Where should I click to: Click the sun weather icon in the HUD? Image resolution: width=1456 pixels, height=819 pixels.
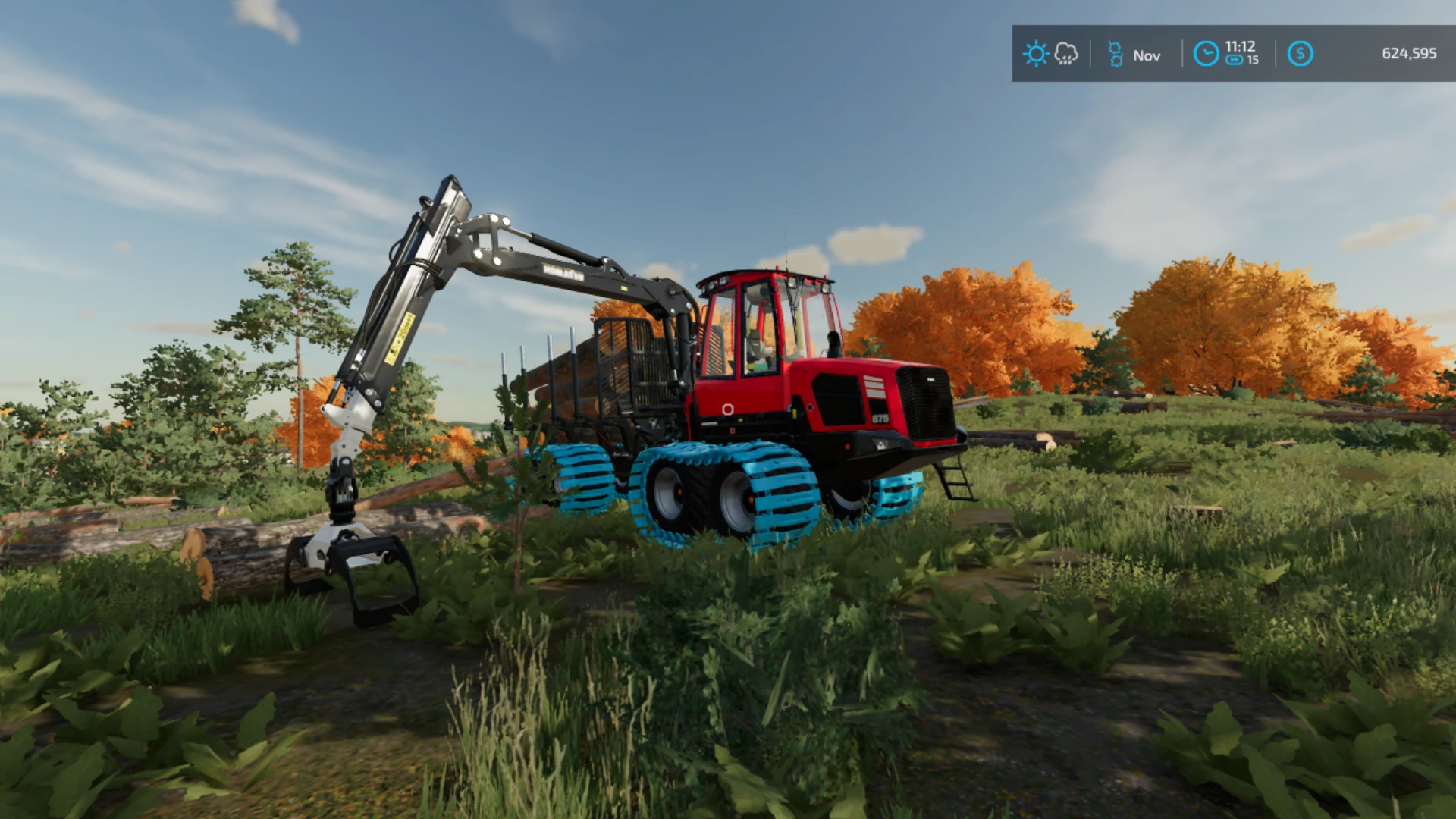(1036, 54)
